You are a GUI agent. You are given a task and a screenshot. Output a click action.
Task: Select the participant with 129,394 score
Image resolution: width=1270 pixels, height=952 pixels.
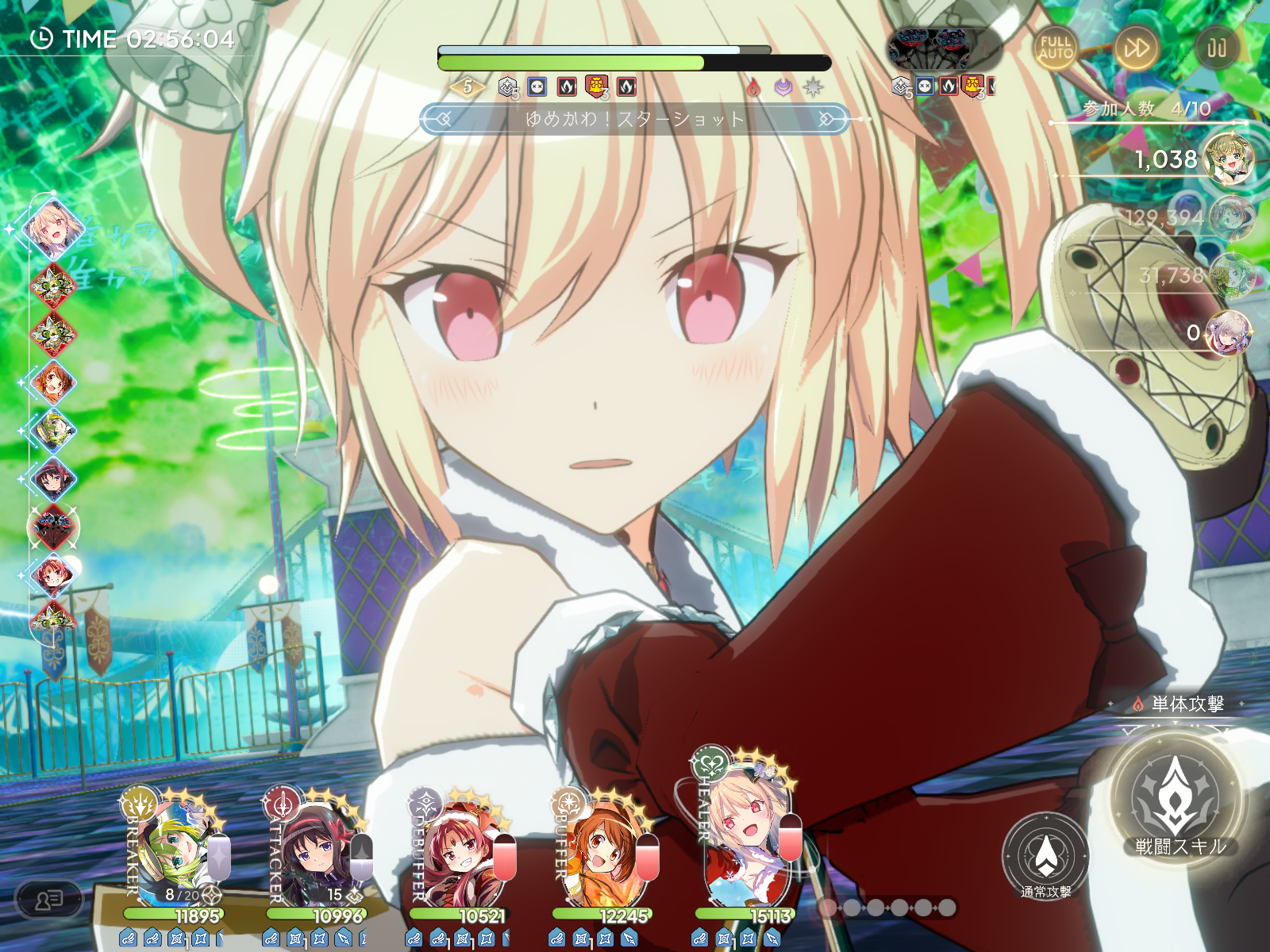click(1230, 217)
